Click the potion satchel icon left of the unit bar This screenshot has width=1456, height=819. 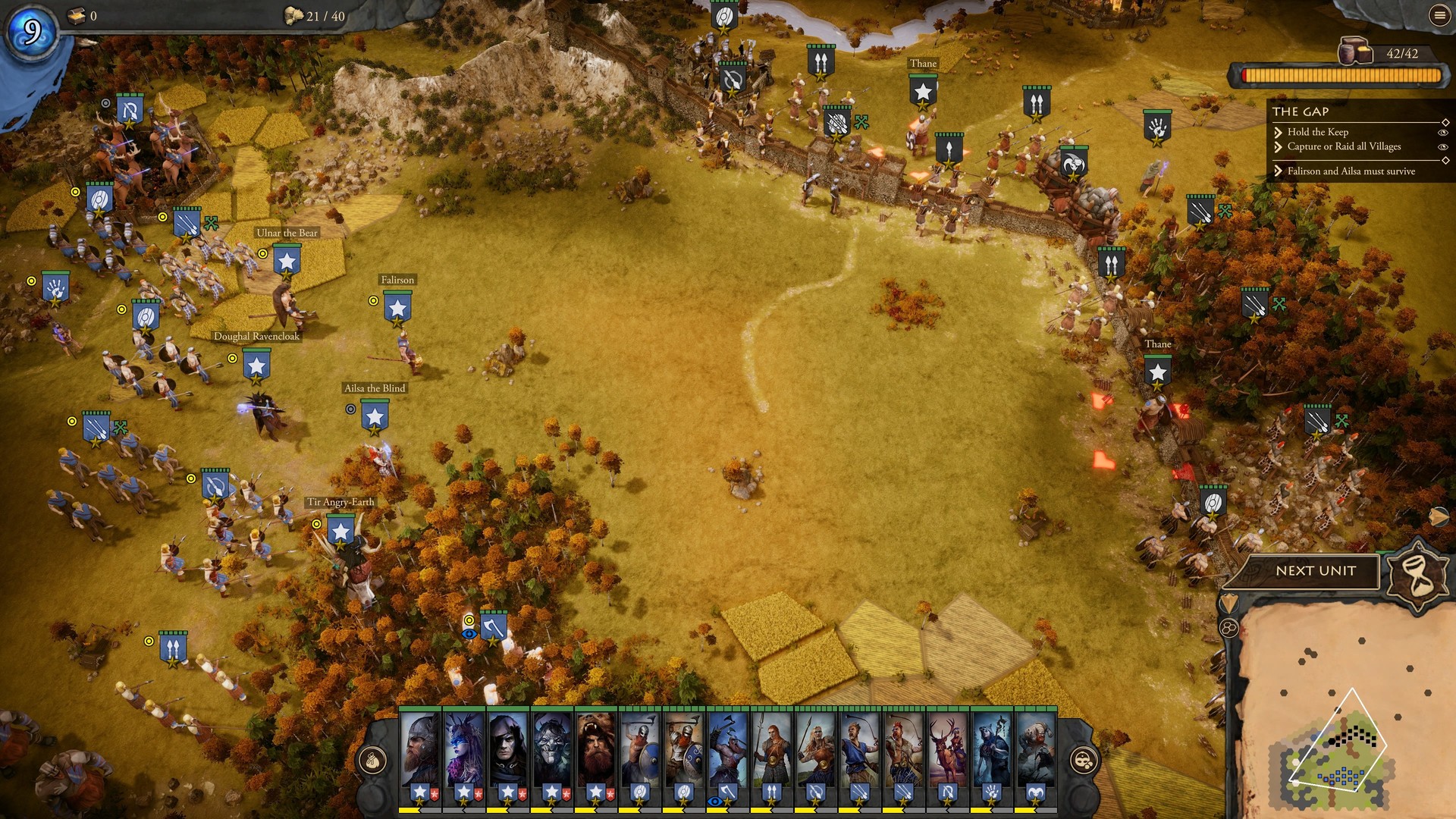(x=371, y=759)
